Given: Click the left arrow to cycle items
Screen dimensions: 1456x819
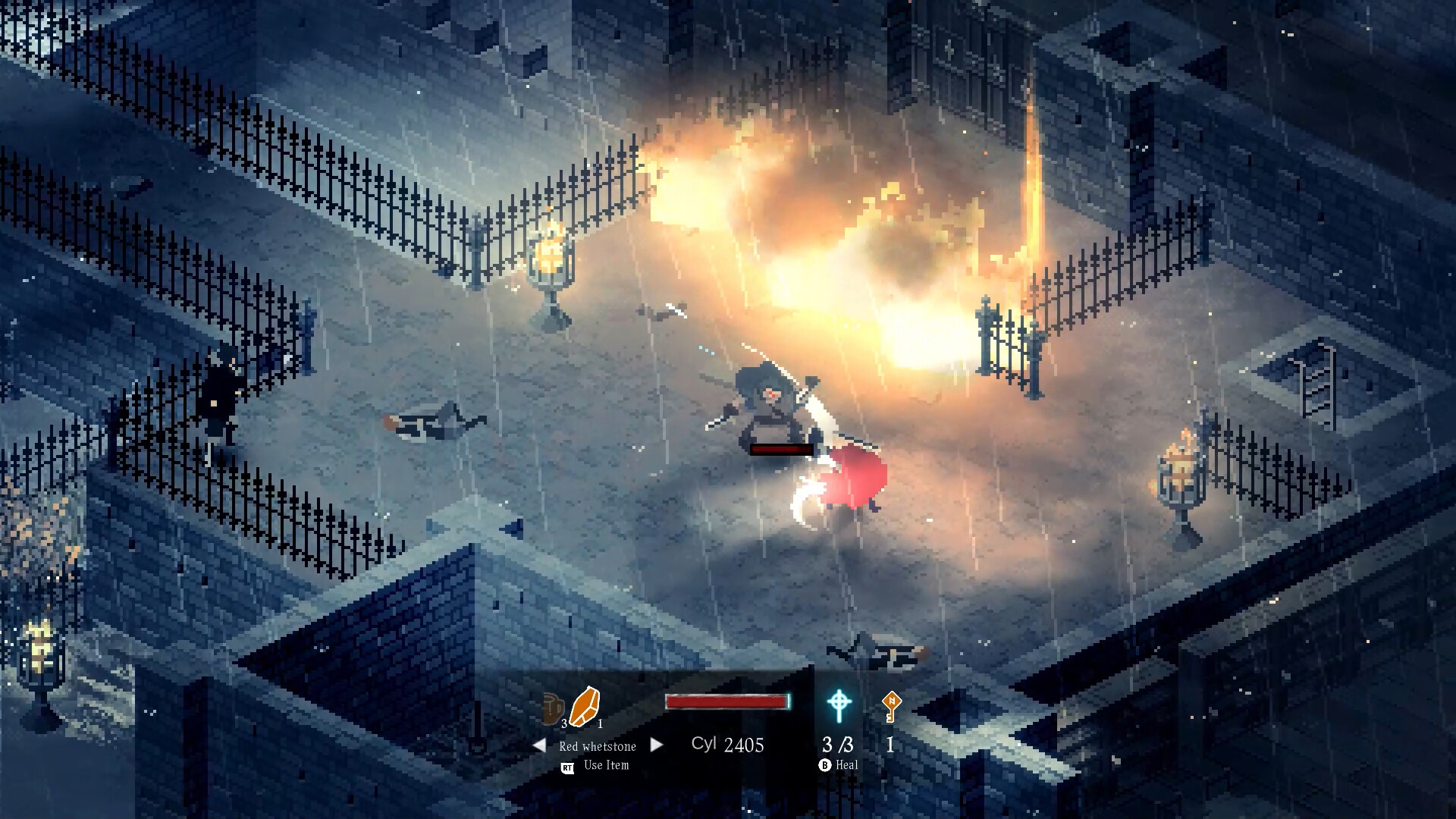Looking at the screenshot, I should point(538,745).
